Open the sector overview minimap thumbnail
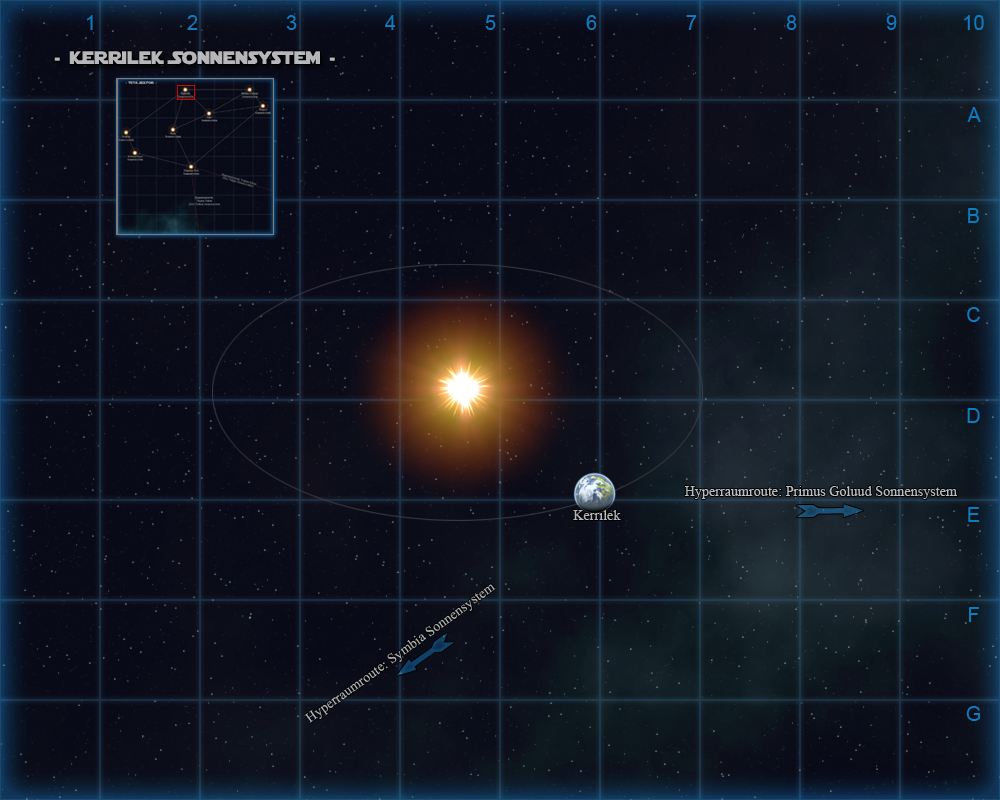Image resolution: width=1000 pixels, height=800 pixels. (195, 157)
